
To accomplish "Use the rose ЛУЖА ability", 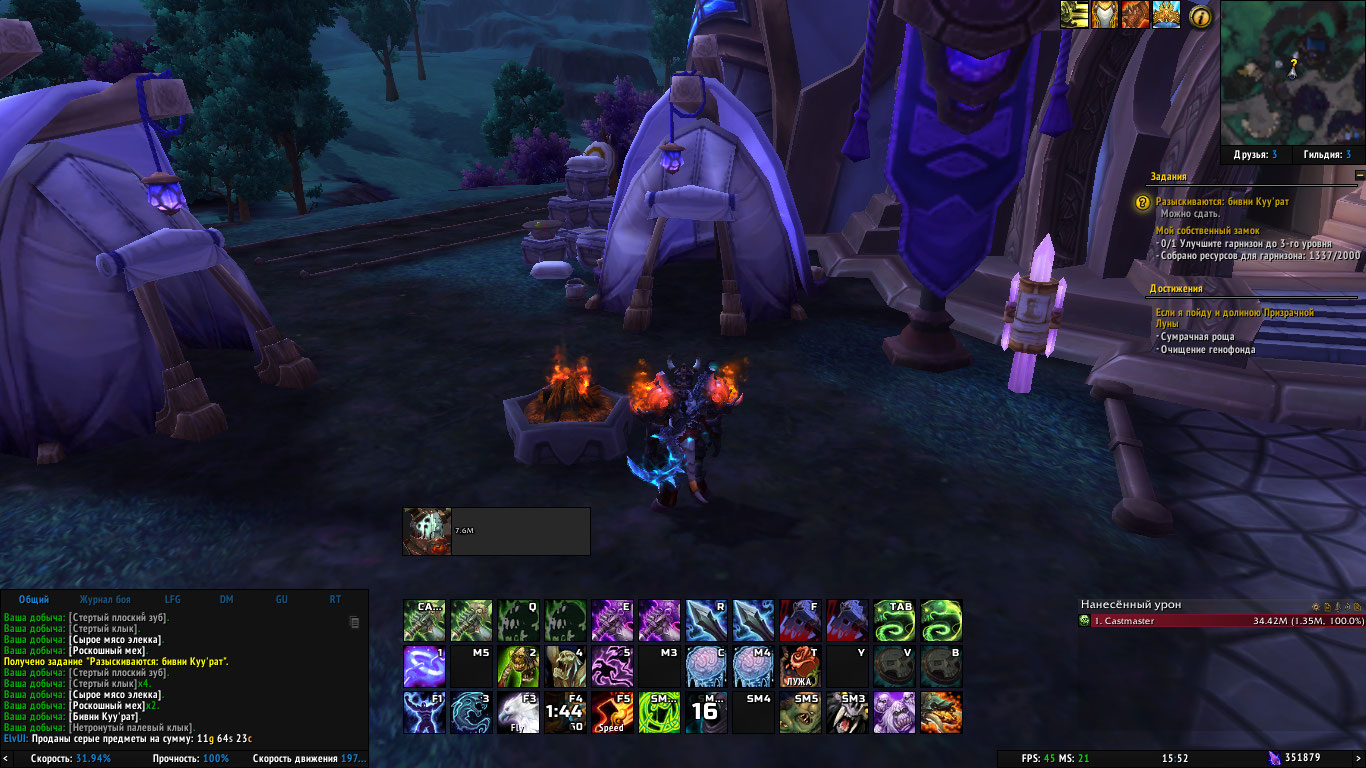I will tap(800, 666).
